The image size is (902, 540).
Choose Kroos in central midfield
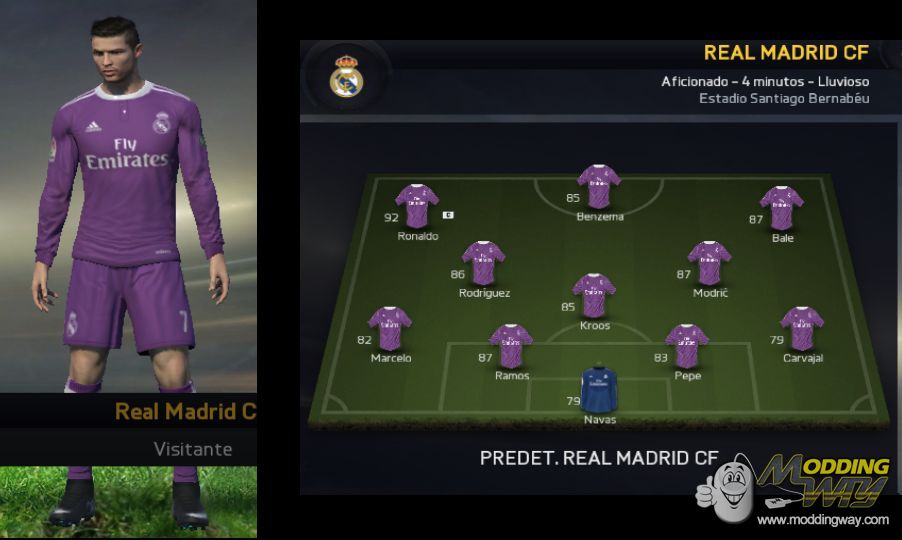594,294
